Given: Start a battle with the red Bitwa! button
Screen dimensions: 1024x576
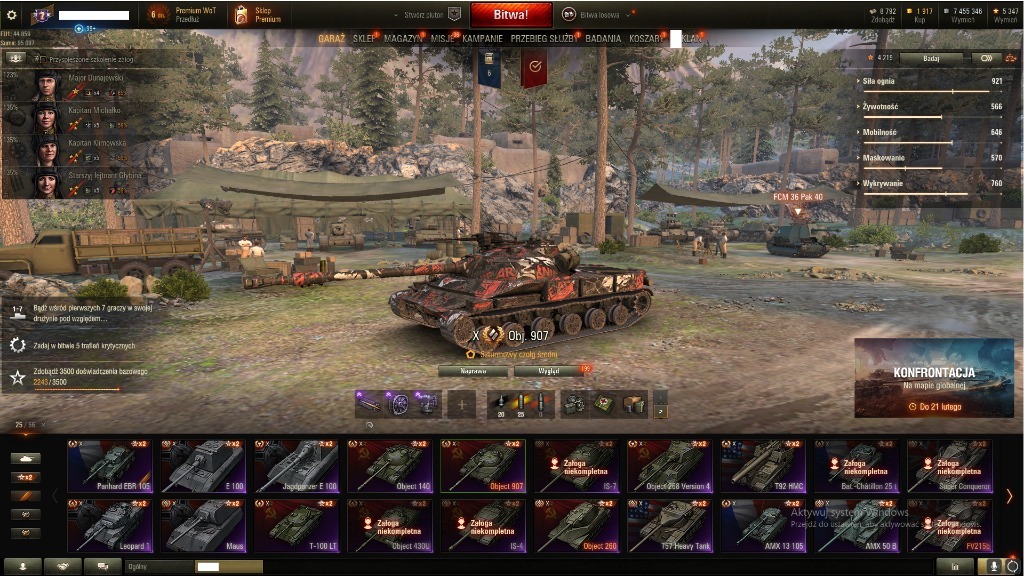Looking at the screenshot, I should click(x=510, y=15).
